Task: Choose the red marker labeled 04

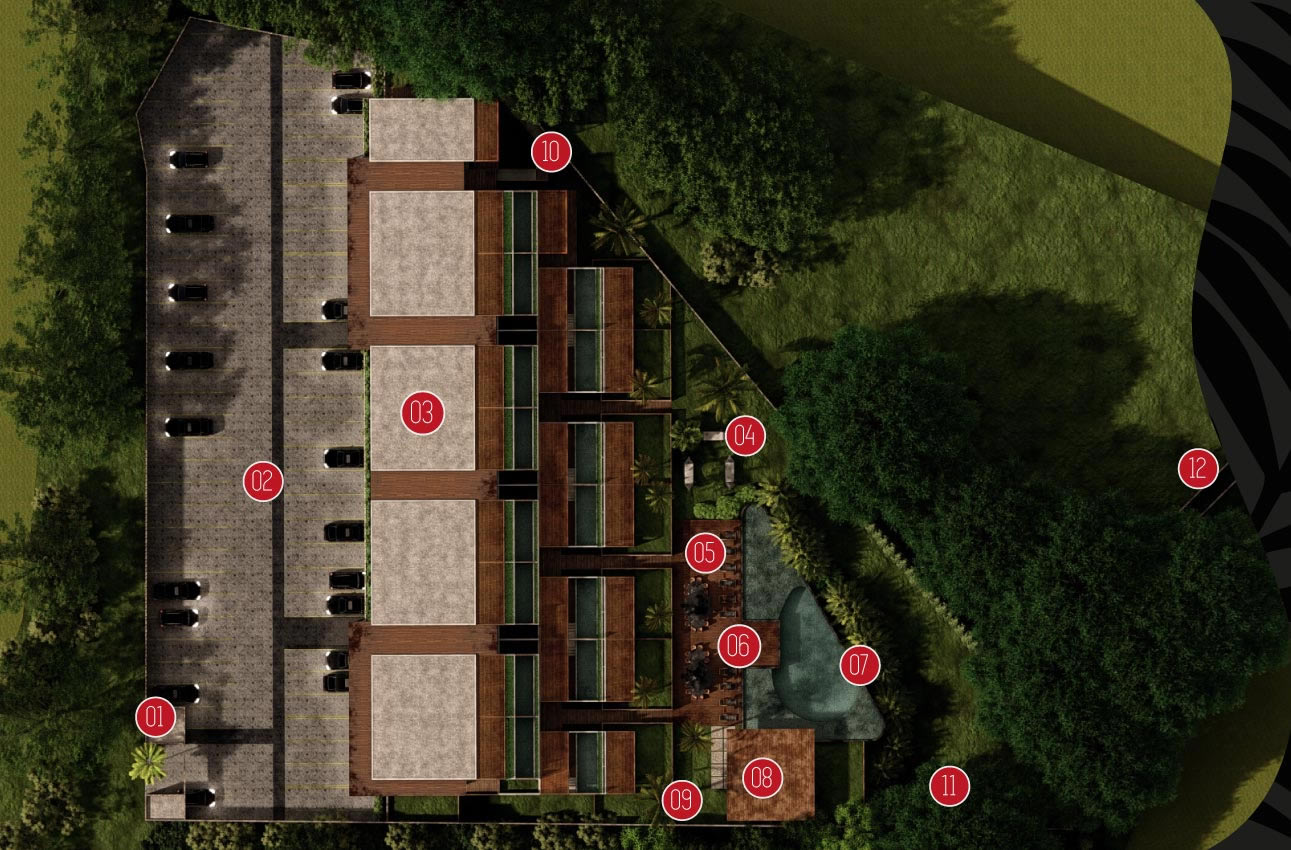Action: point(744,435)
